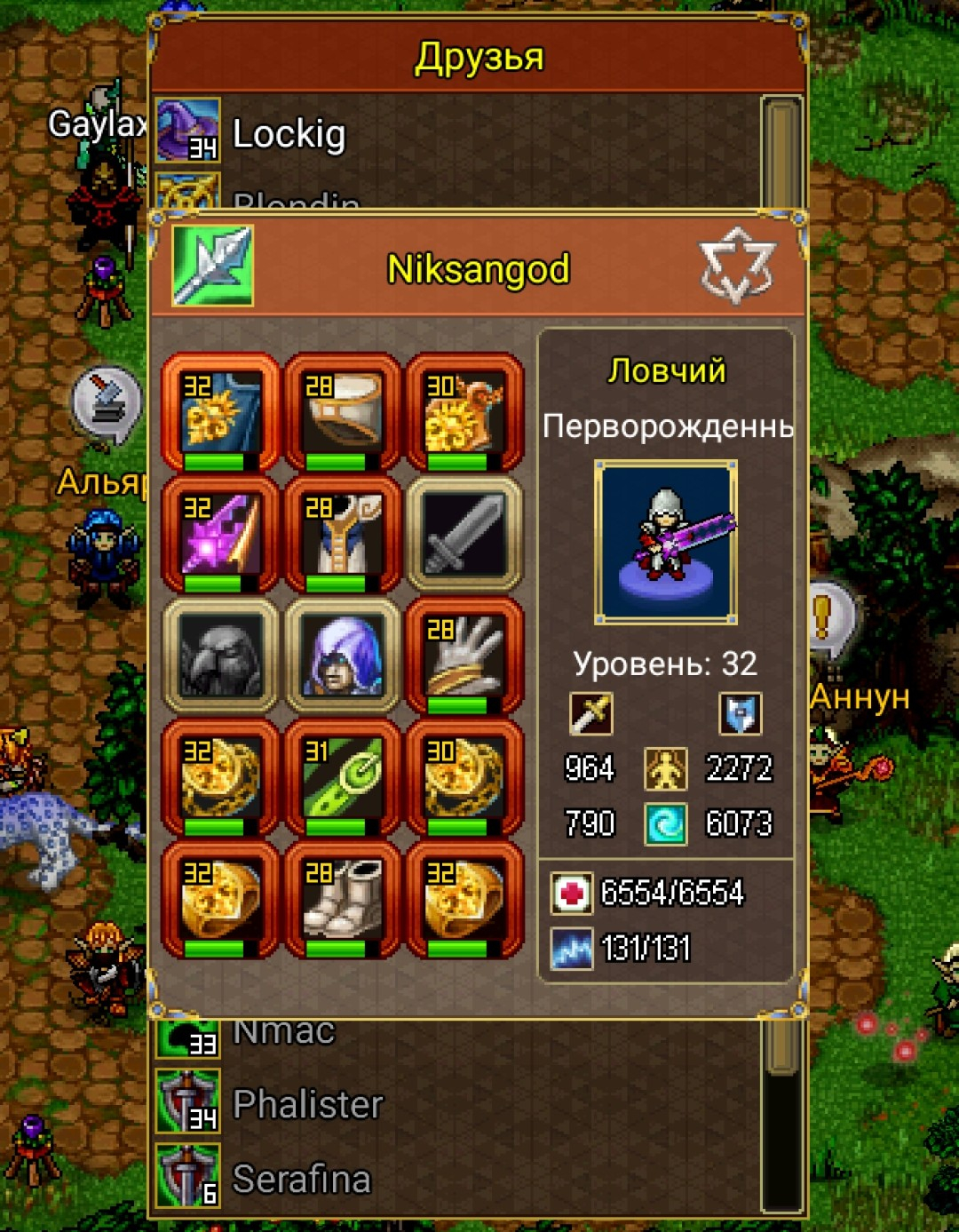Image resolution: width=959 pixels, height=1232 pixels.
Task: Select the purple hooded face slot
Action: 342,657
